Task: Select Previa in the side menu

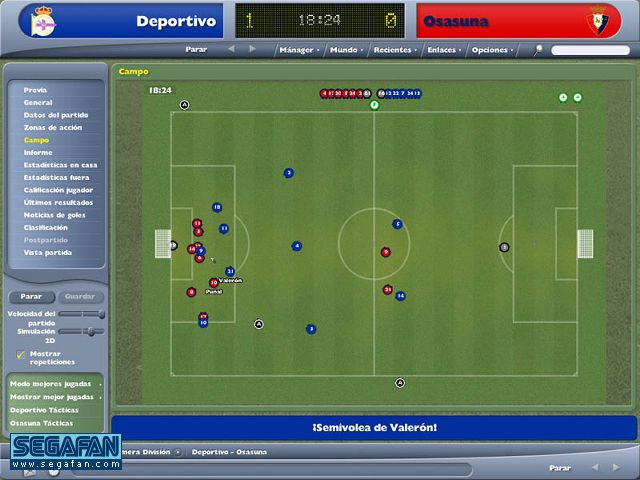Action: (x=36, y=90)
